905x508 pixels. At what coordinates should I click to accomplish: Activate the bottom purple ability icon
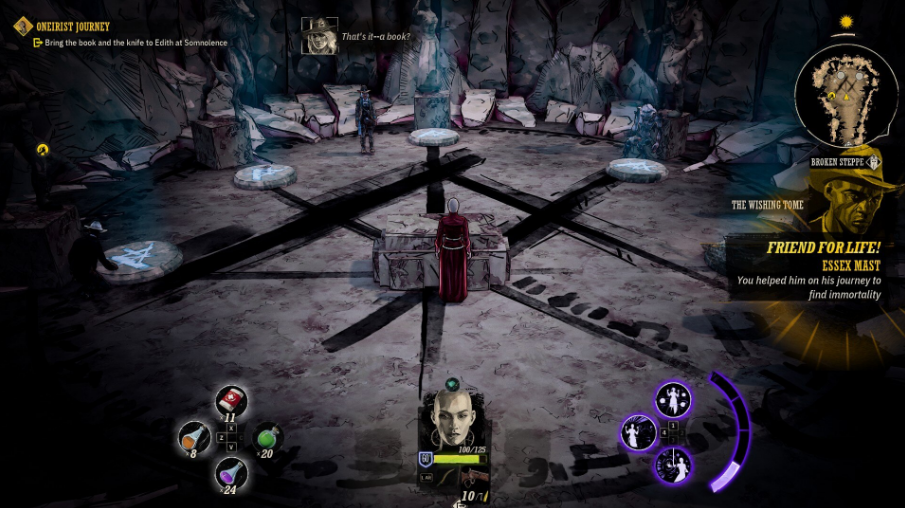pos(672,465)
